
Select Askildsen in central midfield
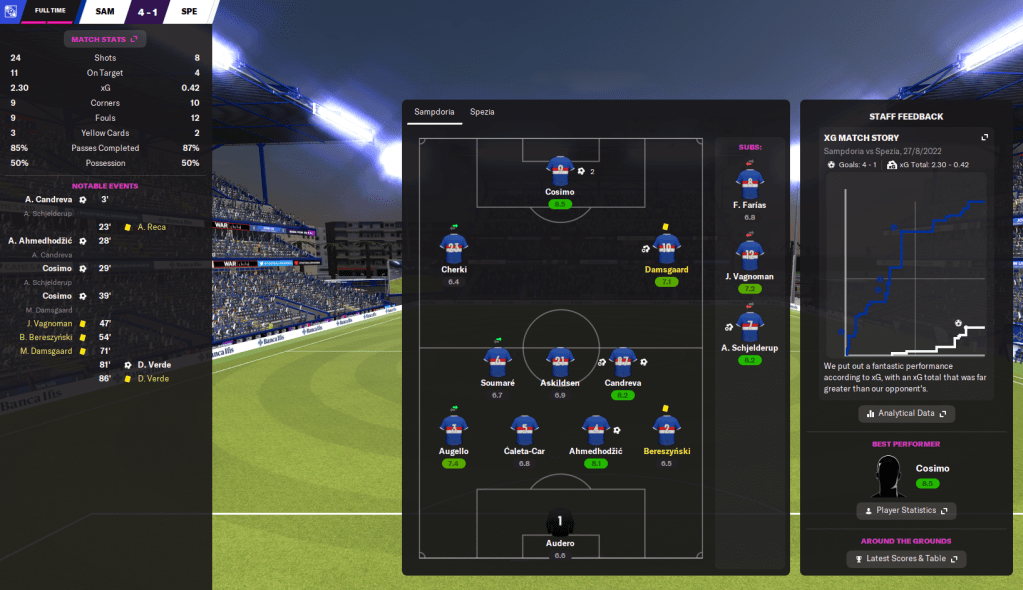click(x=559, y=365)
